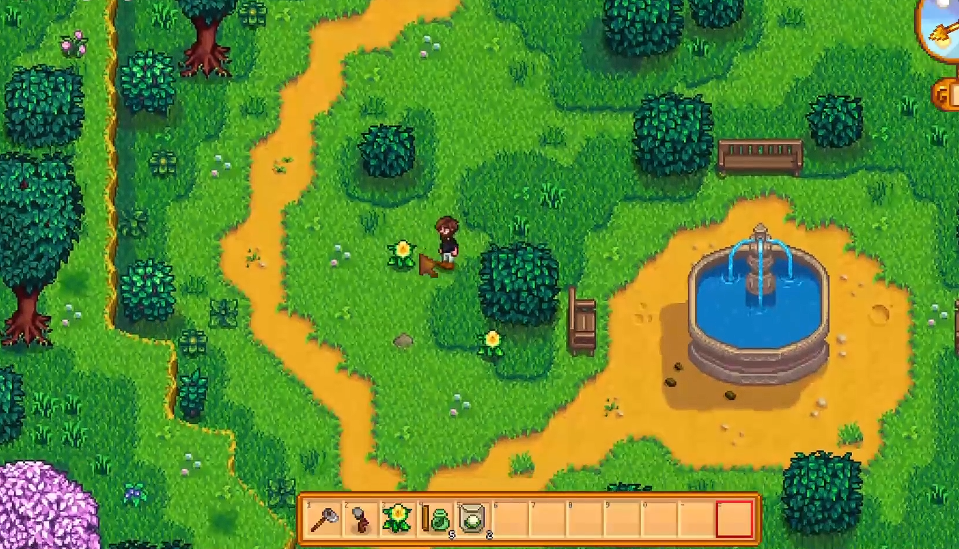
Task: Select the seed packet slot
Action: click(x=472, y=518)
